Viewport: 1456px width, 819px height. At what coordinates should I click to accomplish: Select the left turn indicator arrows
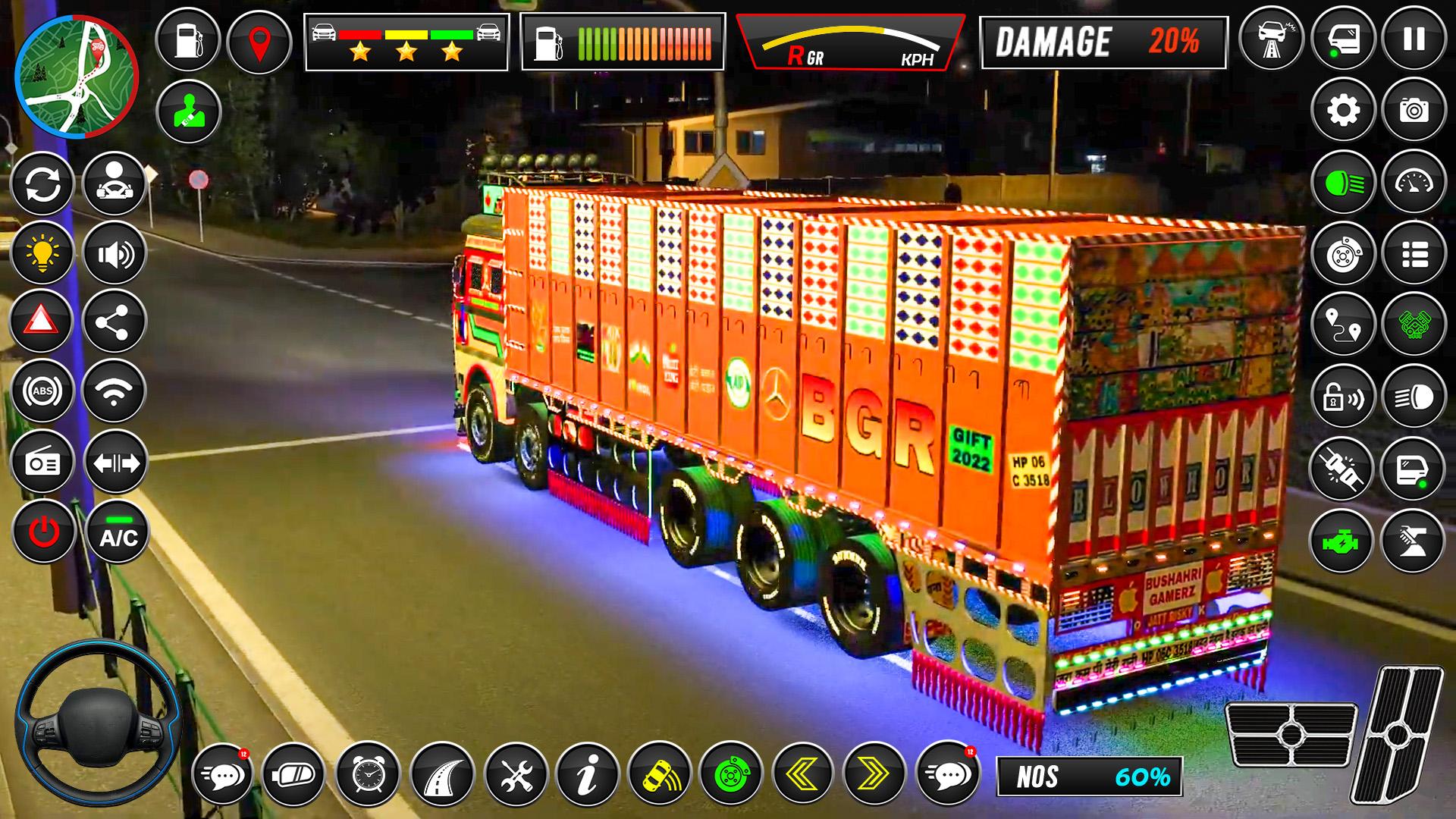click(803, 774)
